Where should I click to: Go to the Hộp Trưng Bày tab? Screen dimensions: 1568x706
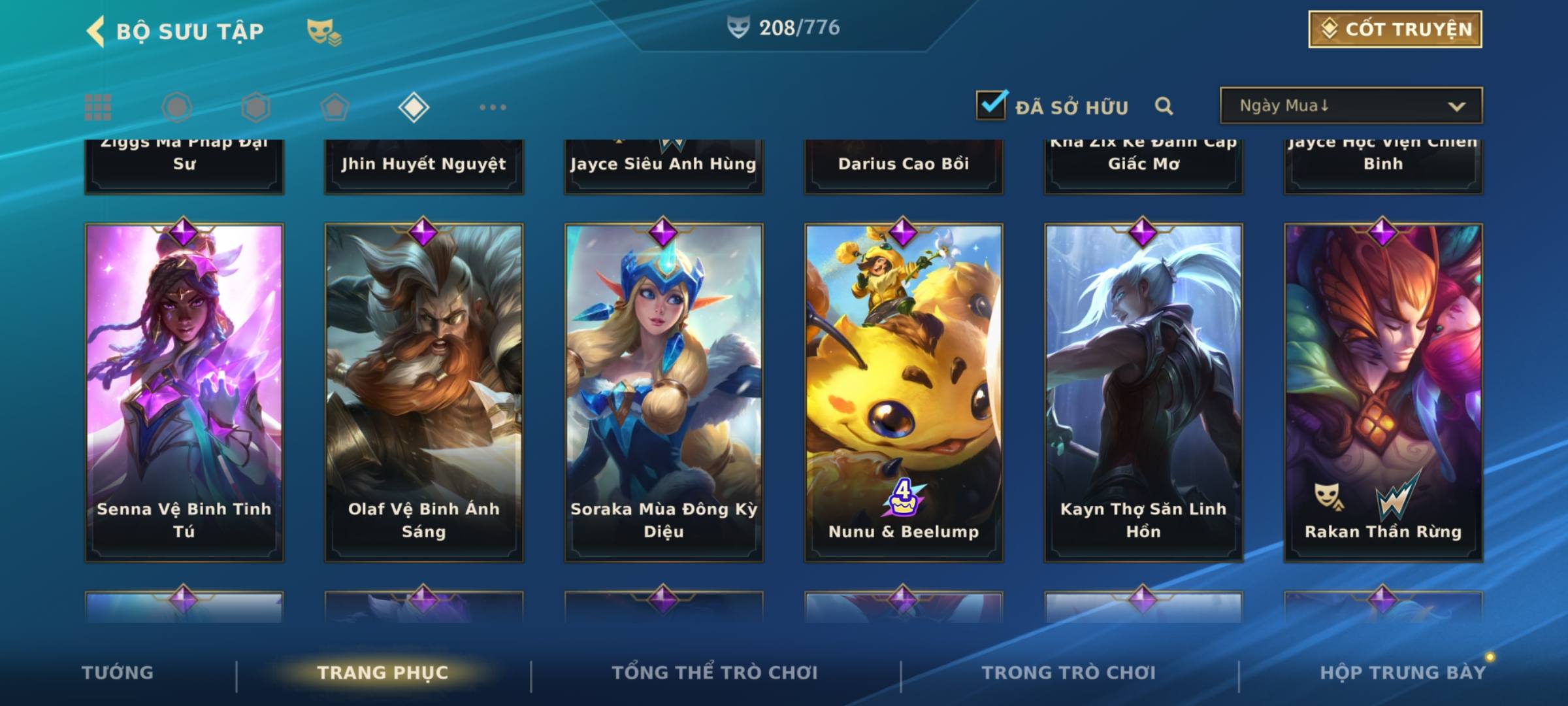[x=1403, y=673]
